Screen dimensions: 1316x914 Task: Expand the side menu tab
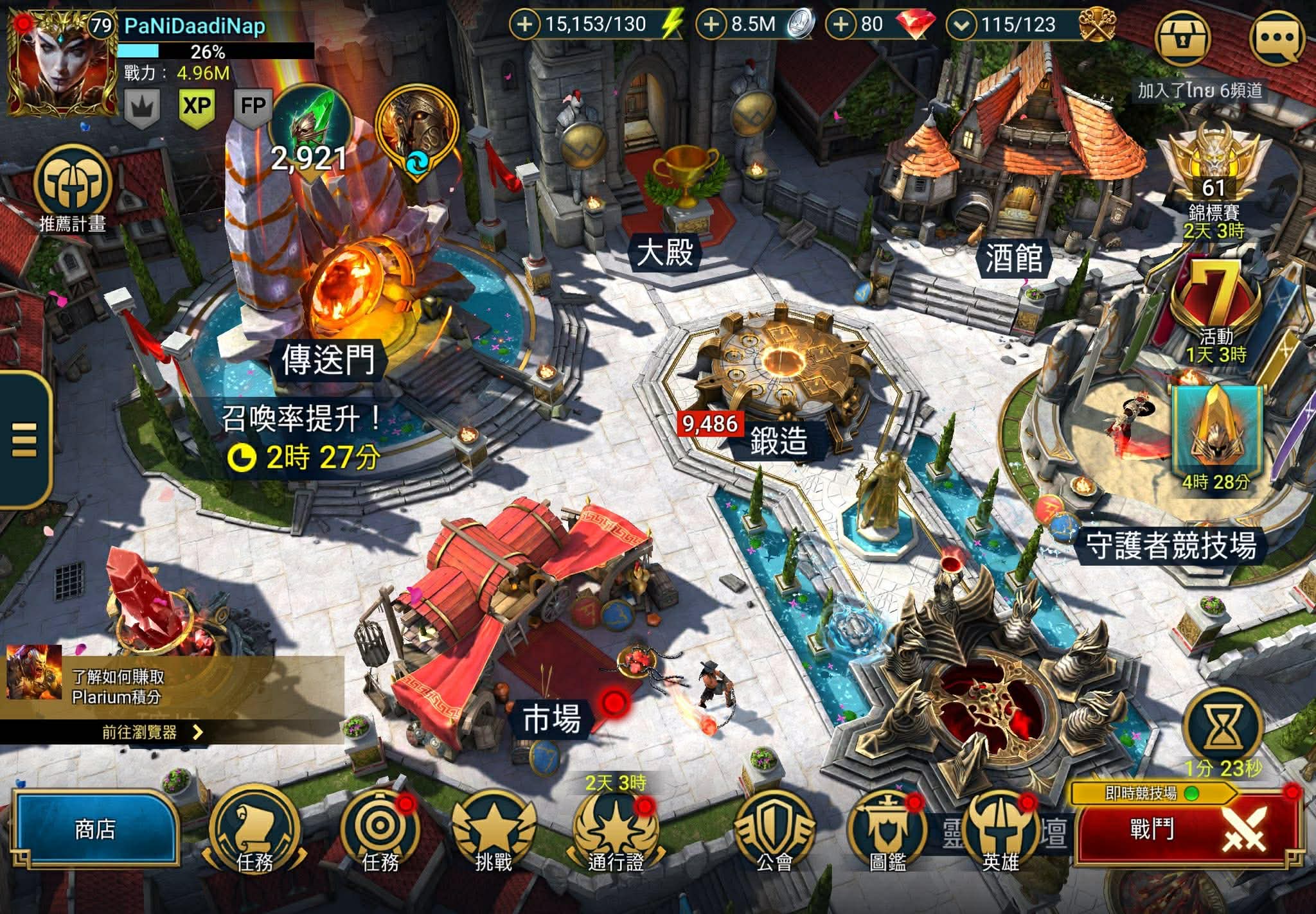tap(24, 439)
